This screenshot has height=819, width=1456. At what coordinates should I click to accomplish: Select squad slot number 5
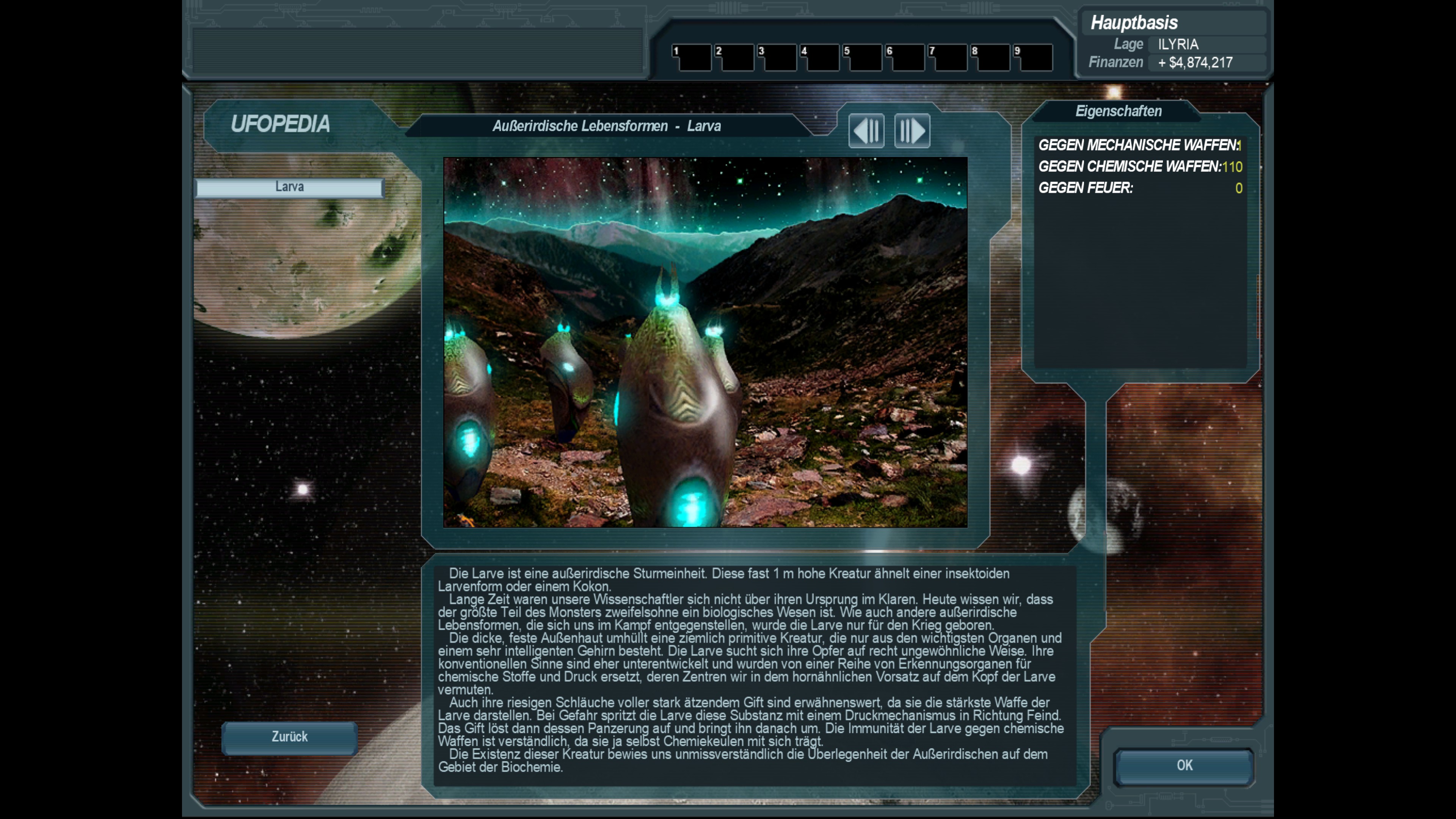pos(862,58)
